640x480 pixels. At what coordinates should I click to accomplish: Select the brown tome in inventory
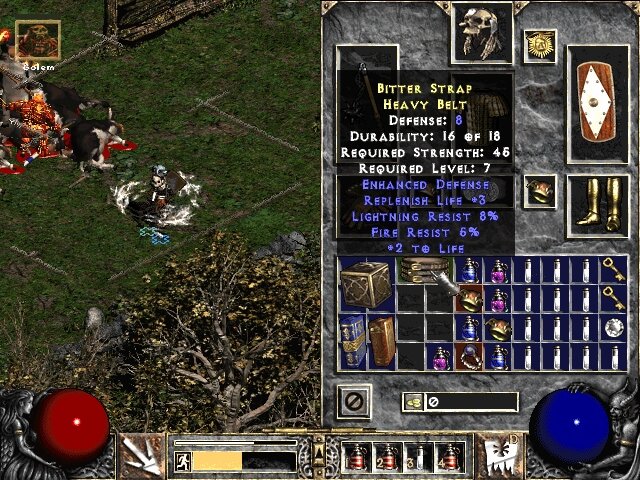coord(381,339)
